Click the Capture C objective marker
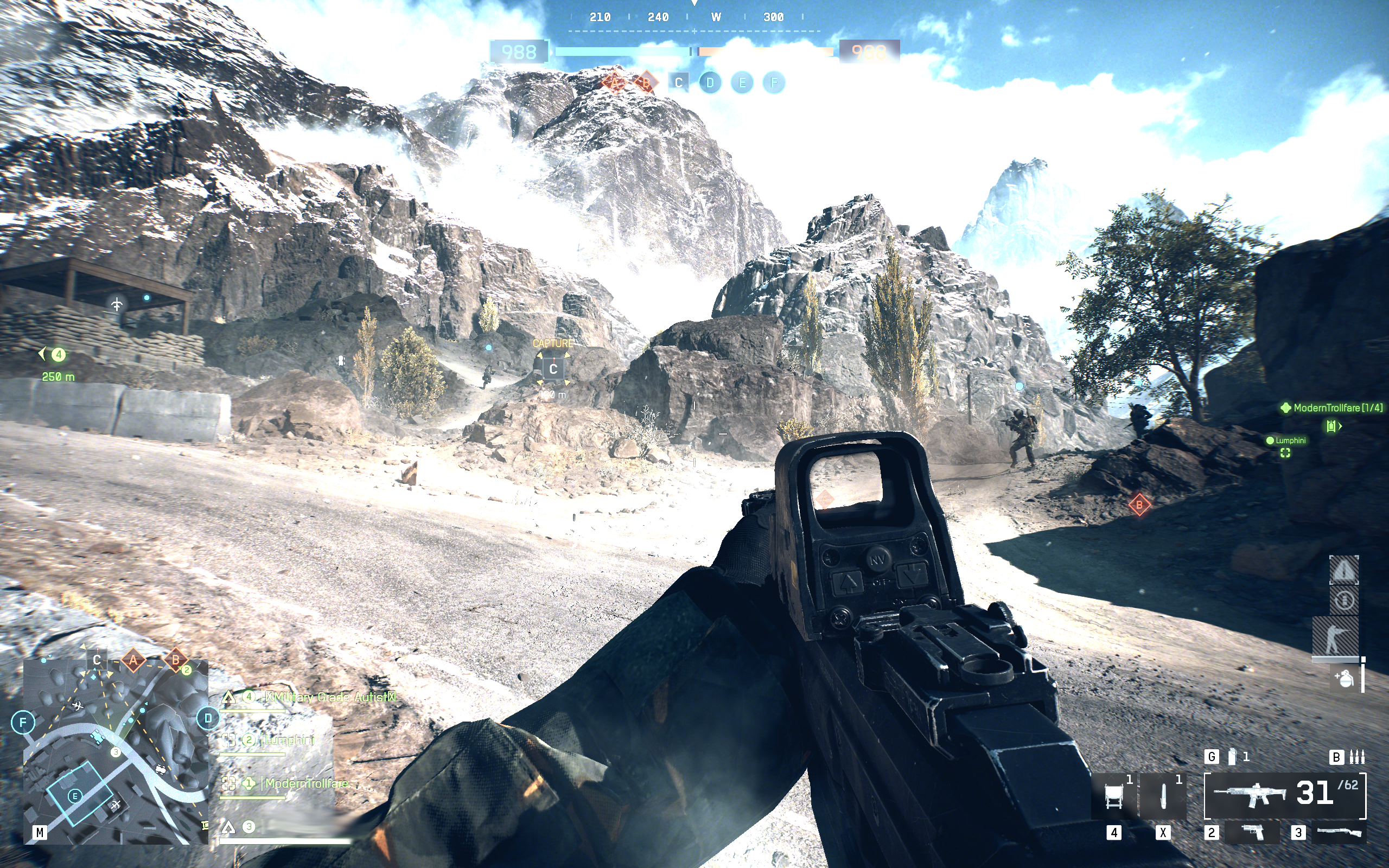 (553, 368)
